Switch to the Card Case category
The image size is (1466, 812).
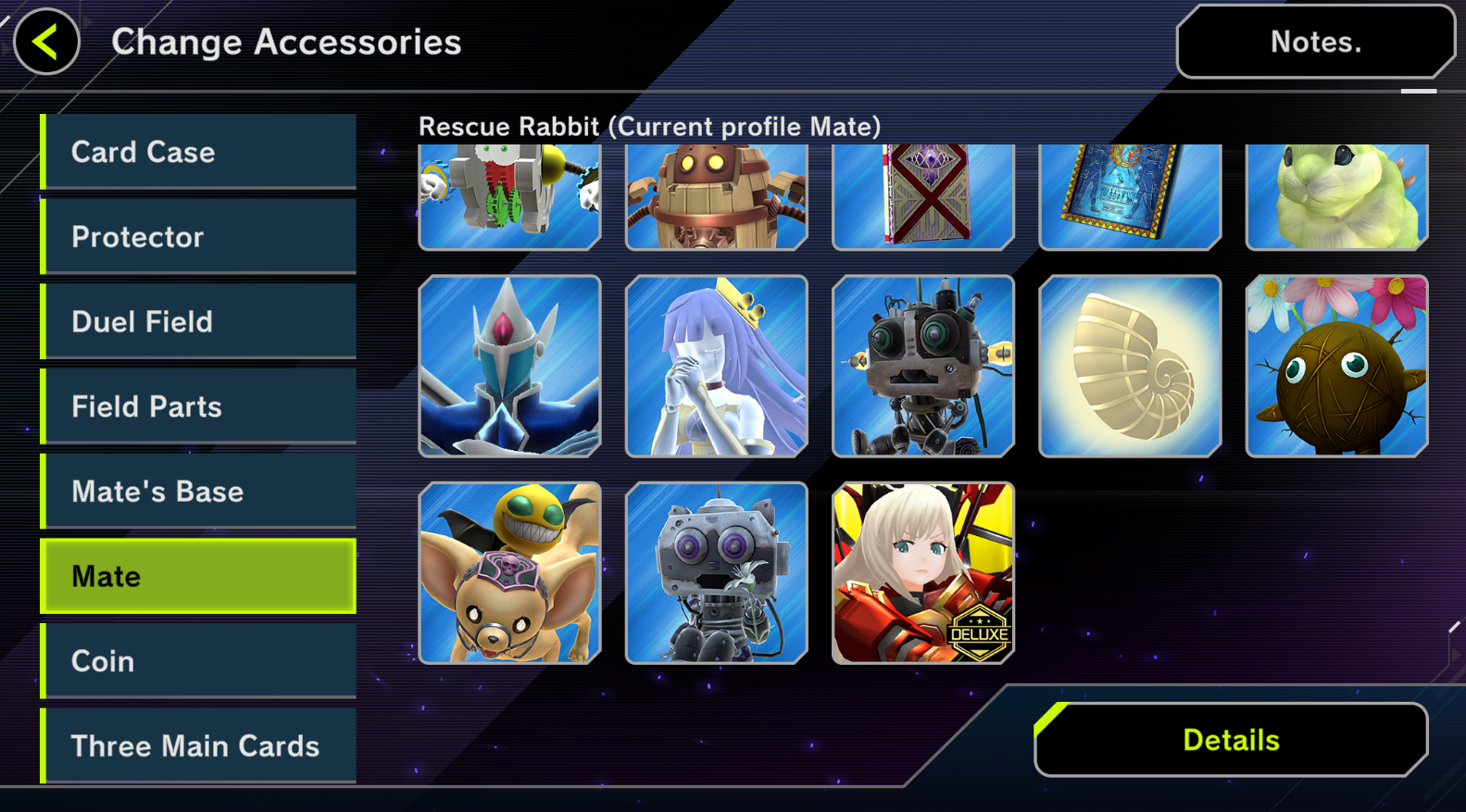[199, 152]
